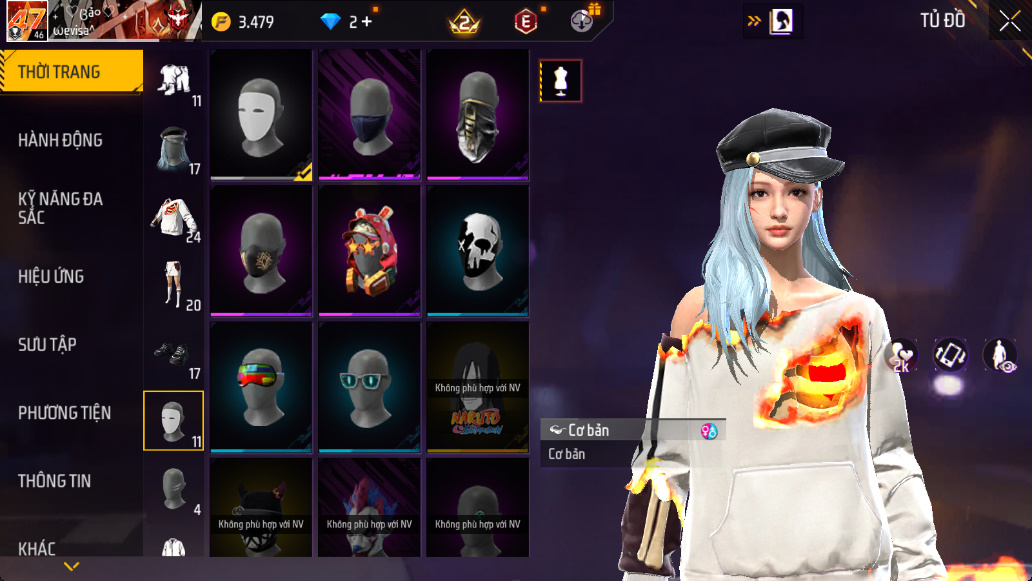The image size is (1032, 581).
Task: Open the Cơ bản style selector
Action: [x=632, y=430]
